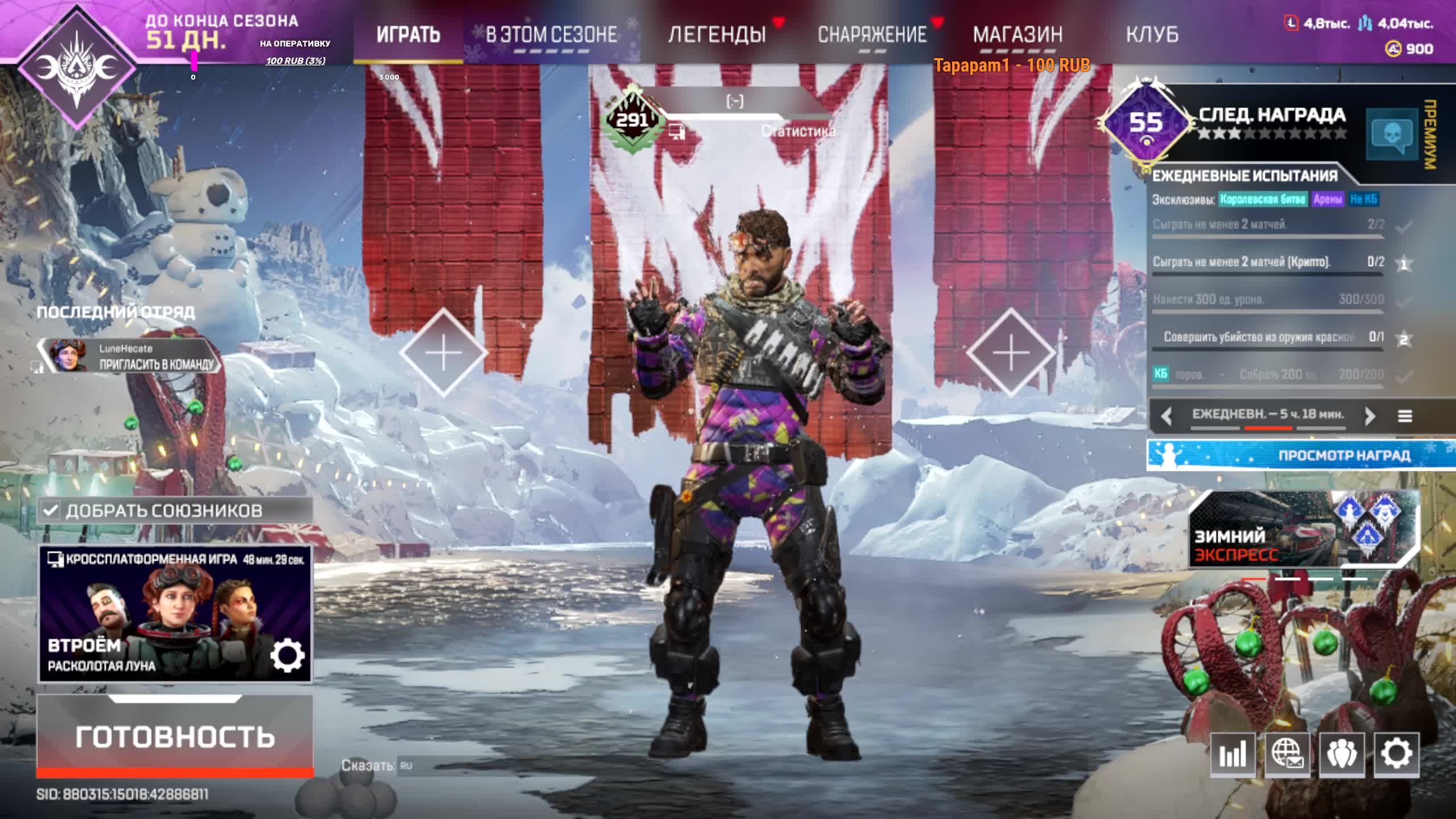
Task: Click the ГОТОВНОСТЬ ready button
Action: [x=175, y=736]
